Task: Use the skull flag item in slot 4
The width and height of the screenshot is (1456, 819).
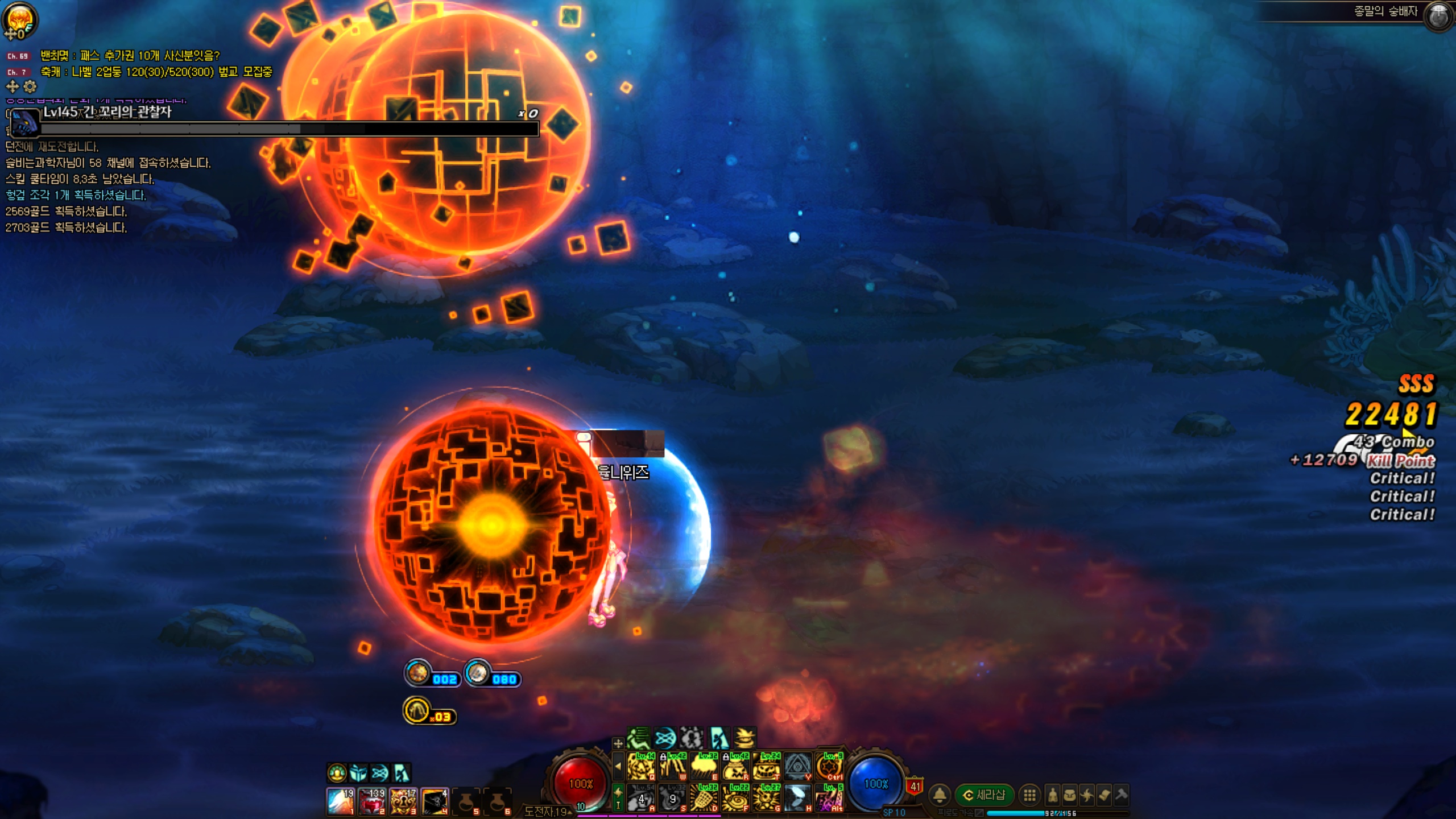Action: (x=435, y=801)
